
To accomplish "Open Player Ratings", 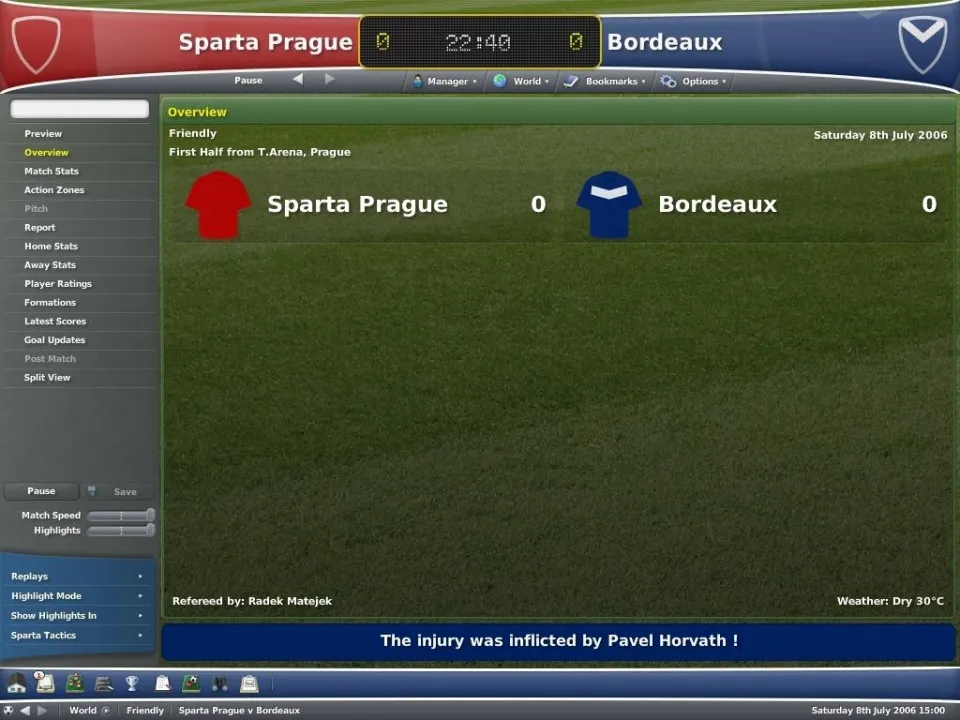I will click(58, 284).
